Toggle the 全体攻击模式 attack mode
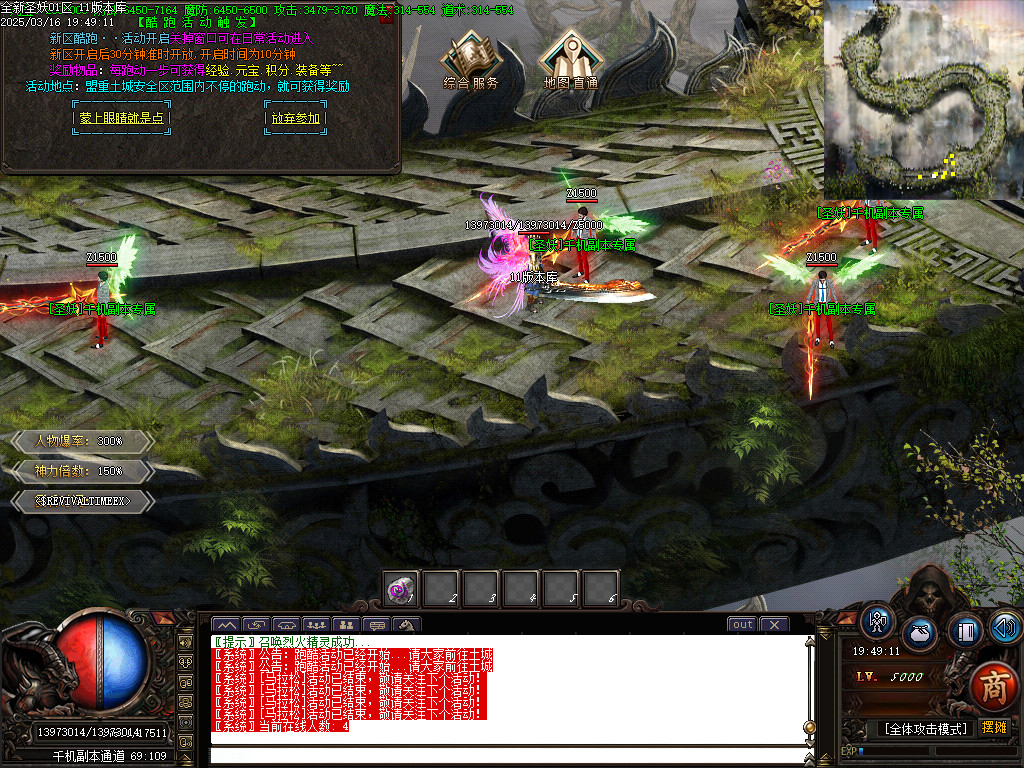1024x768 pixels. [926, 729]
